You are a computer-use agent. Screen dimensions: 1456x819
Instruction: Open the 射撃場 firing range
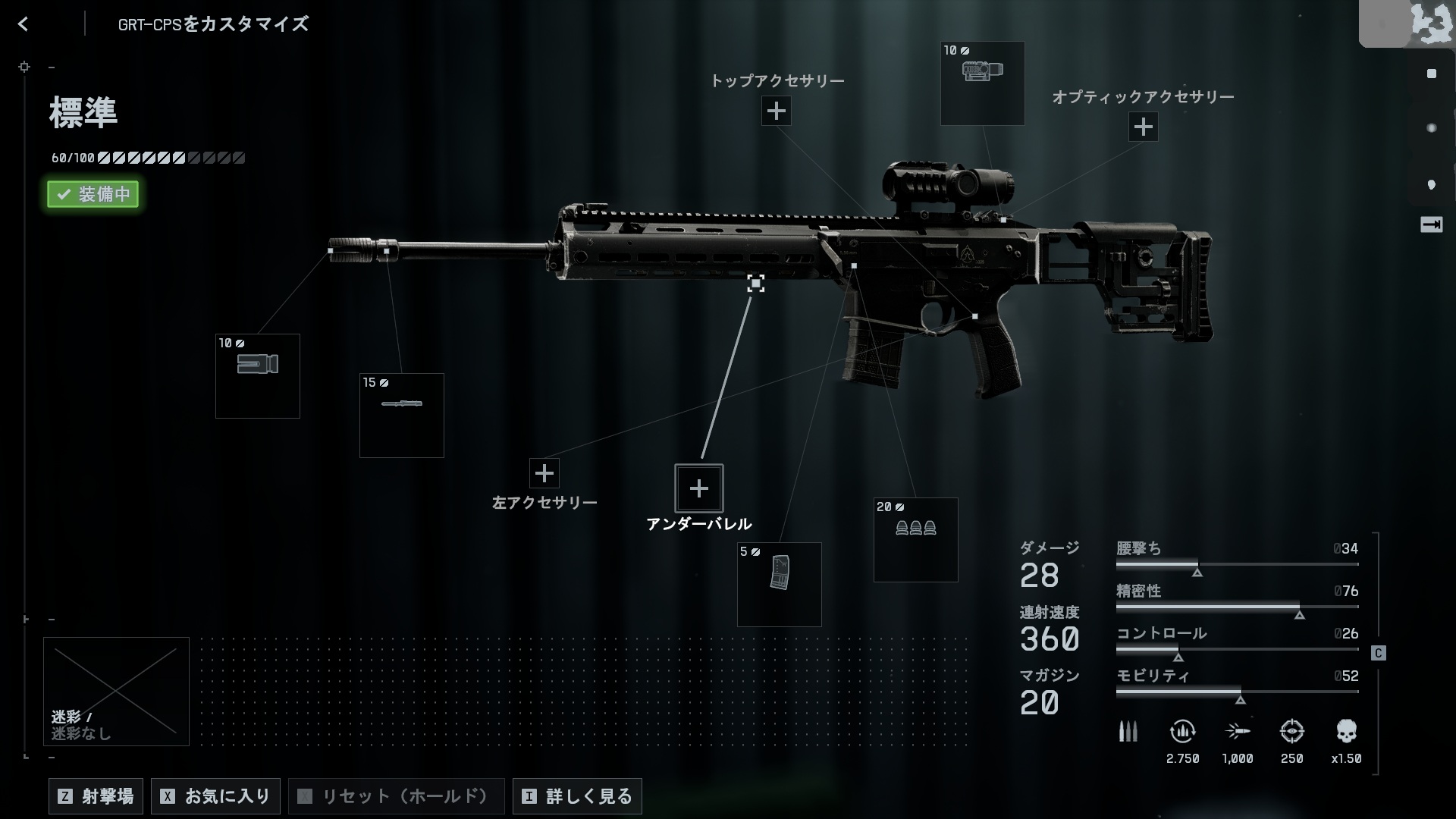point(96,796)
